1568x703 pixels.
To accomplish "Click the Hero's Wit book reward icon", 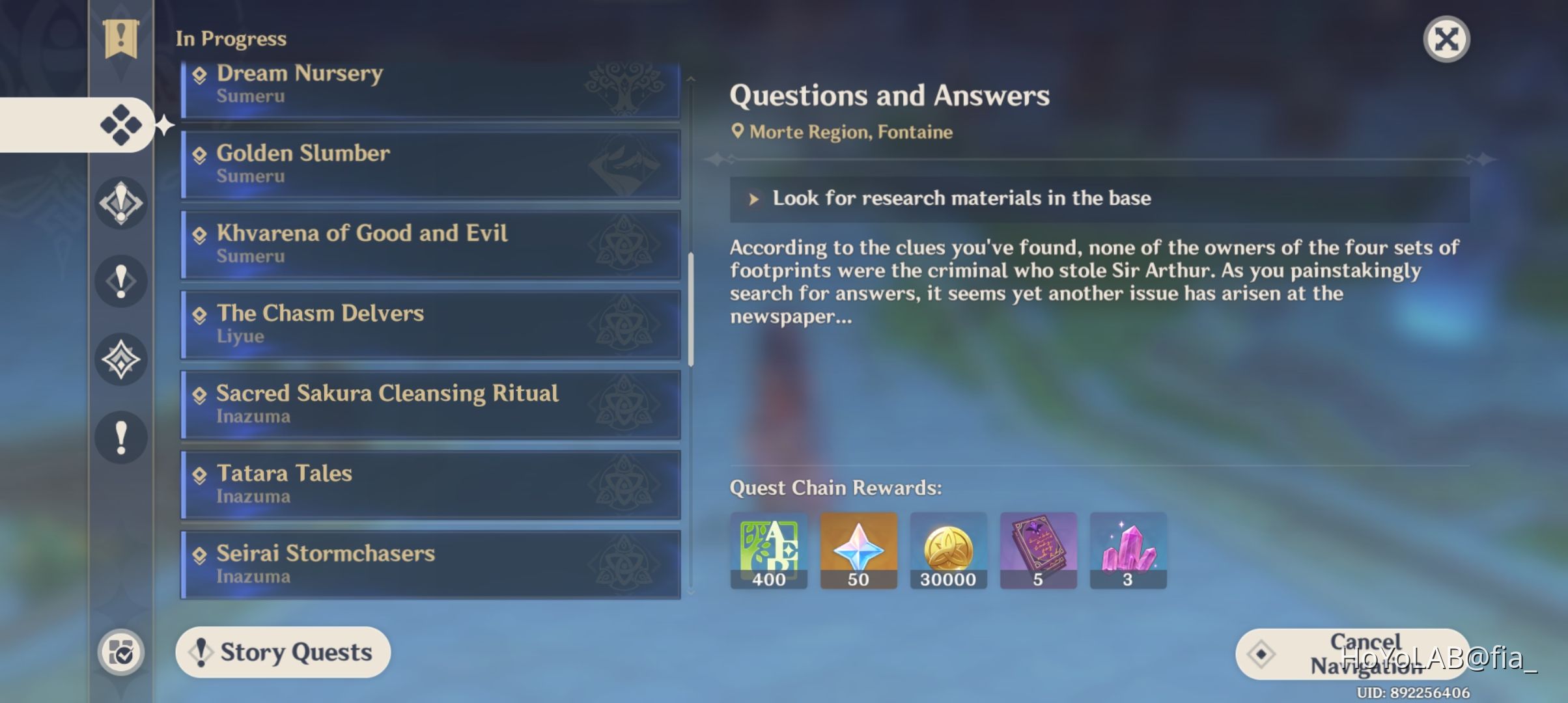I will (1038, 550).
